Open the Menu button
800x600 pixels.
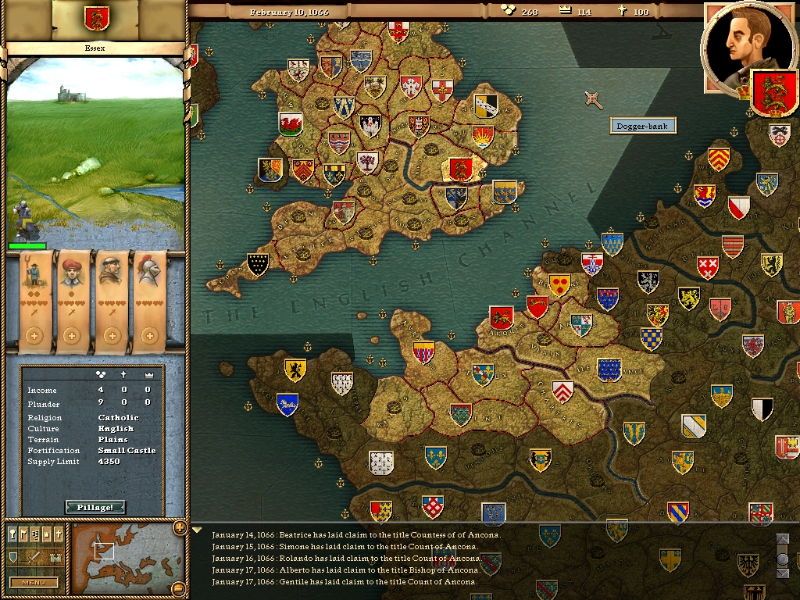32,582
